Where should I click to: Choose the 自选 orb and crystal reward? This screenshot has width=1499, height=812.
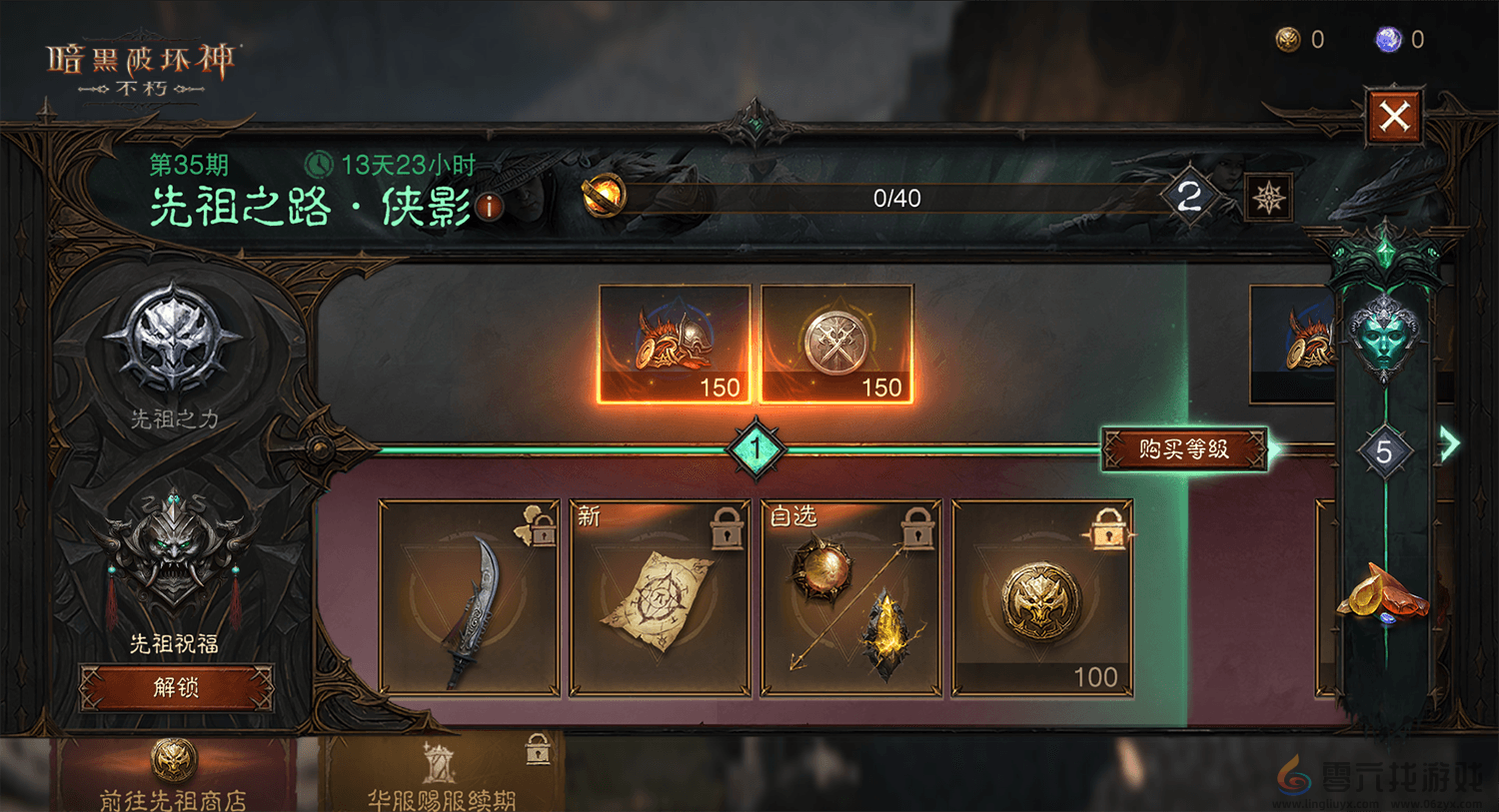point(851,597)
